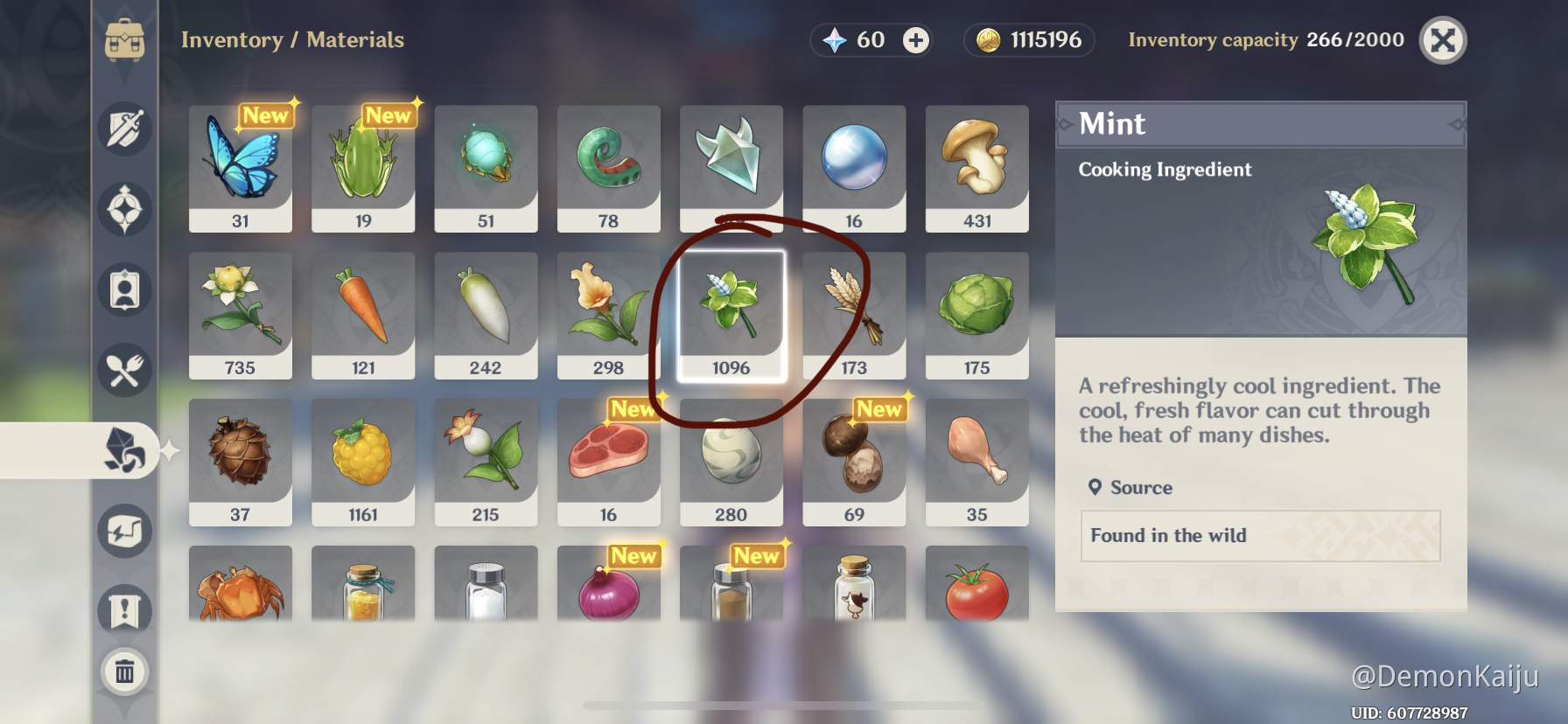Select the bird egg slot

pyautogui.click(x=731, y=463)
